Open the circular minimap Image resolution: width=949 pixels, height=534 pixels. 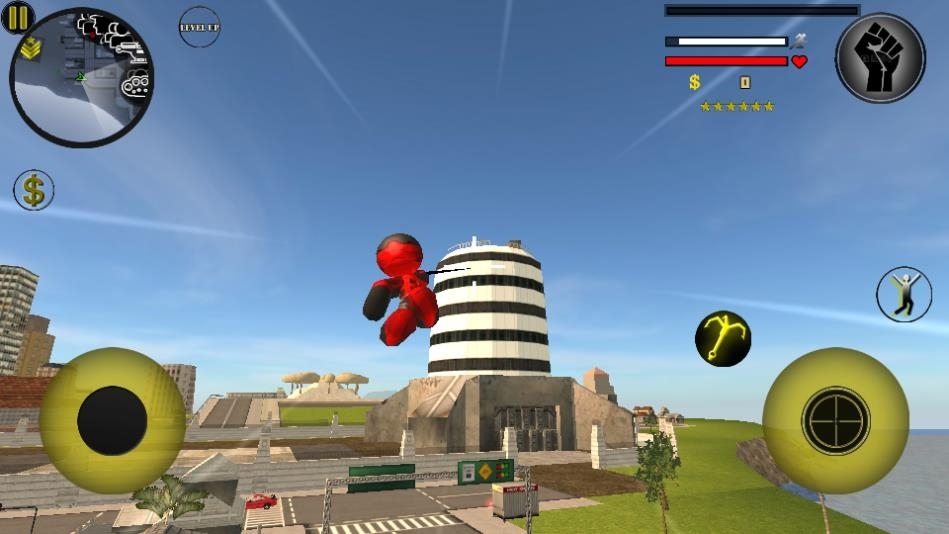pos(82,79)
